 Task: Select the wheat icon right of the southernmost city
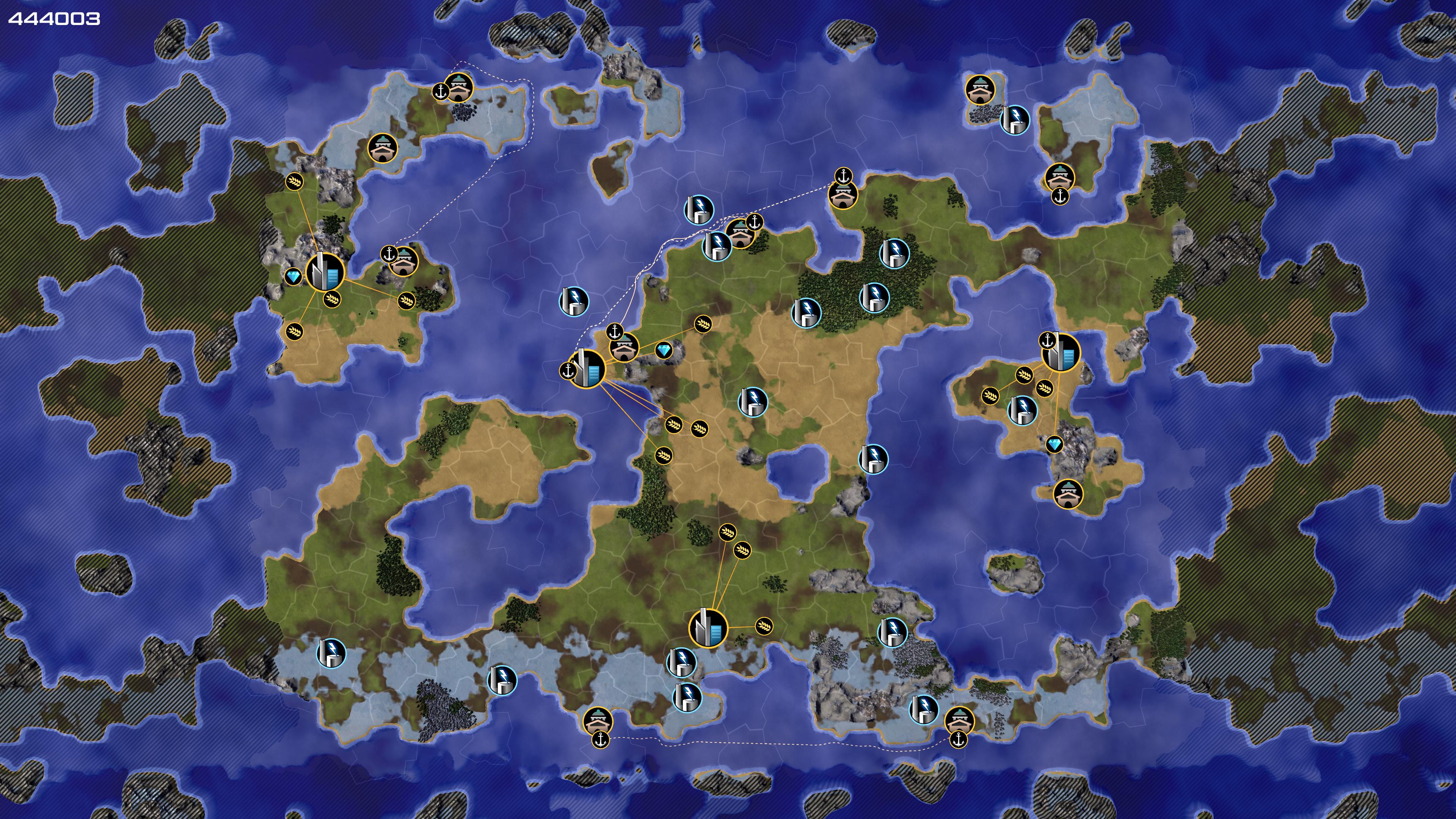pyautogui.click(x=764, y=626)
